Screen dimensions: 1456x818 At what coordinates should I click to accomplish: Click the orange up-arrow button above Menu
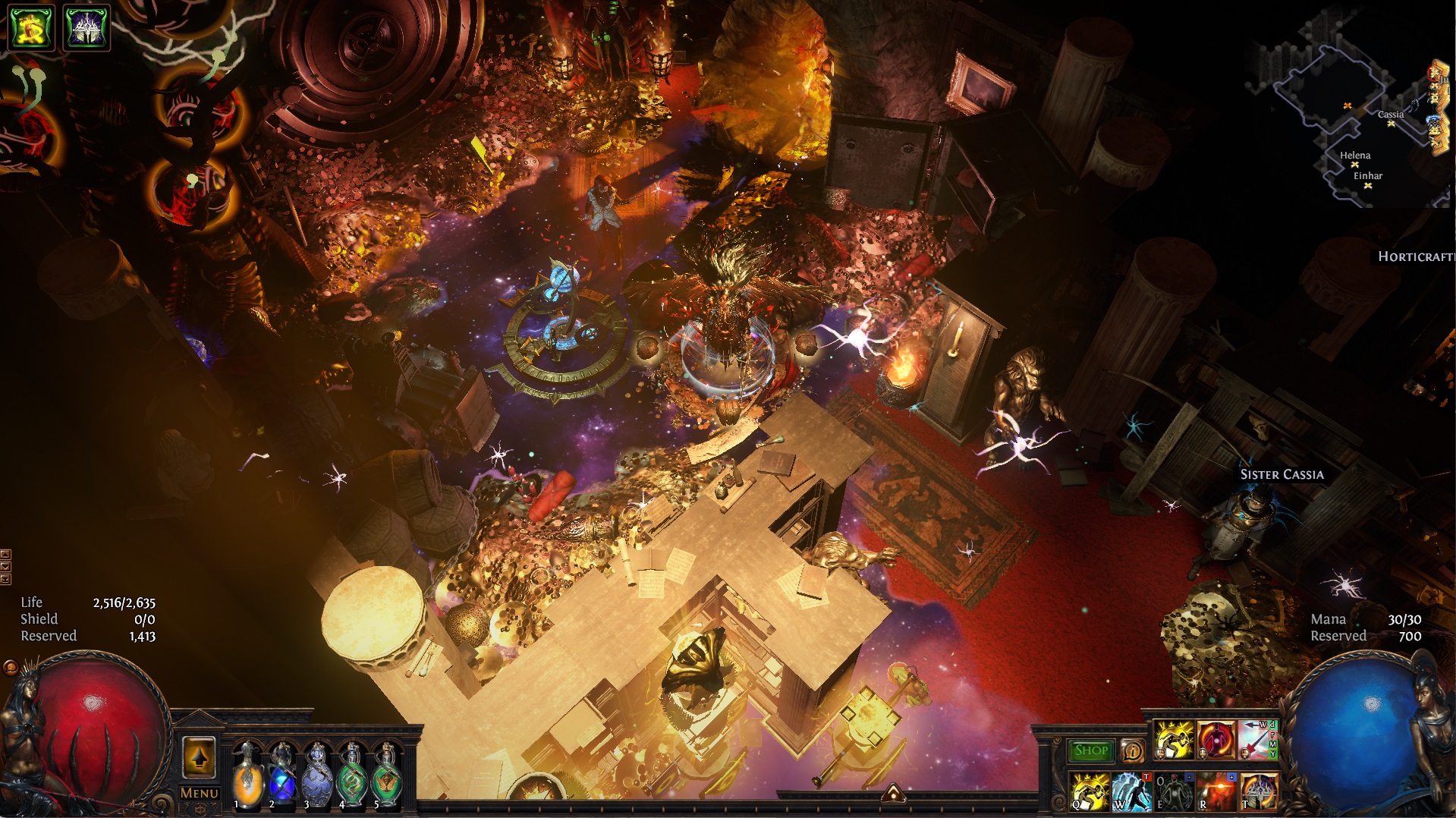coord(200,757)
